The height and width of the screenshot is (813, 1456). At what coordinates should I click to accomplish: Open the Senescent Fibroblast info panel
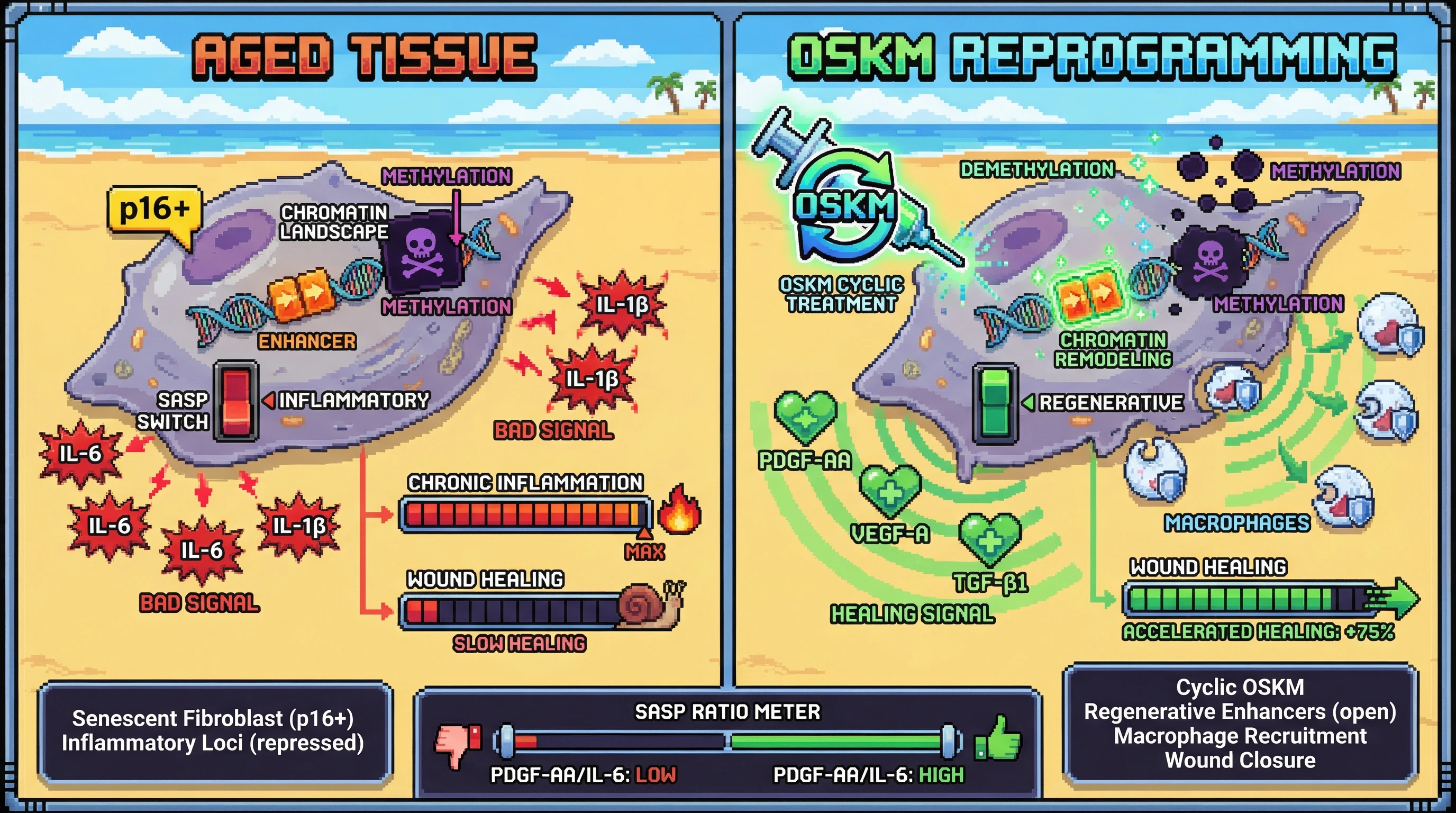213,730
